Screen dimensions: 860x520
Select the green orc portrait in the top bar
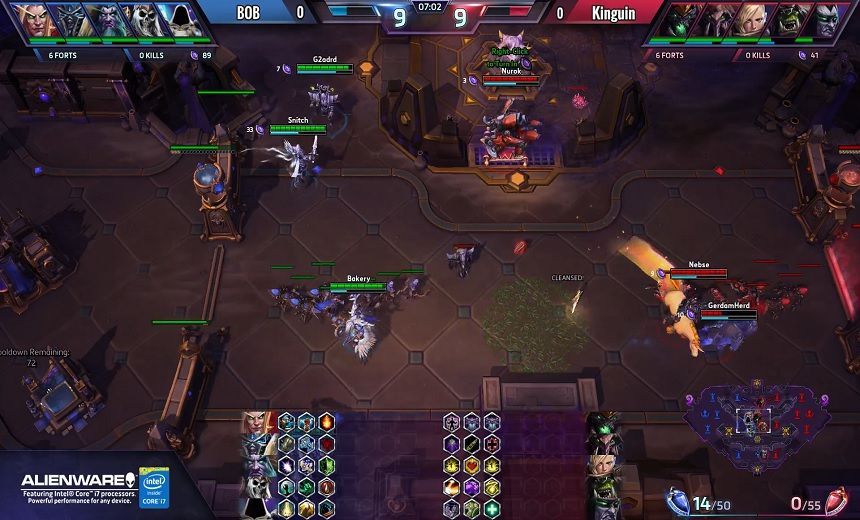[792, 20]
